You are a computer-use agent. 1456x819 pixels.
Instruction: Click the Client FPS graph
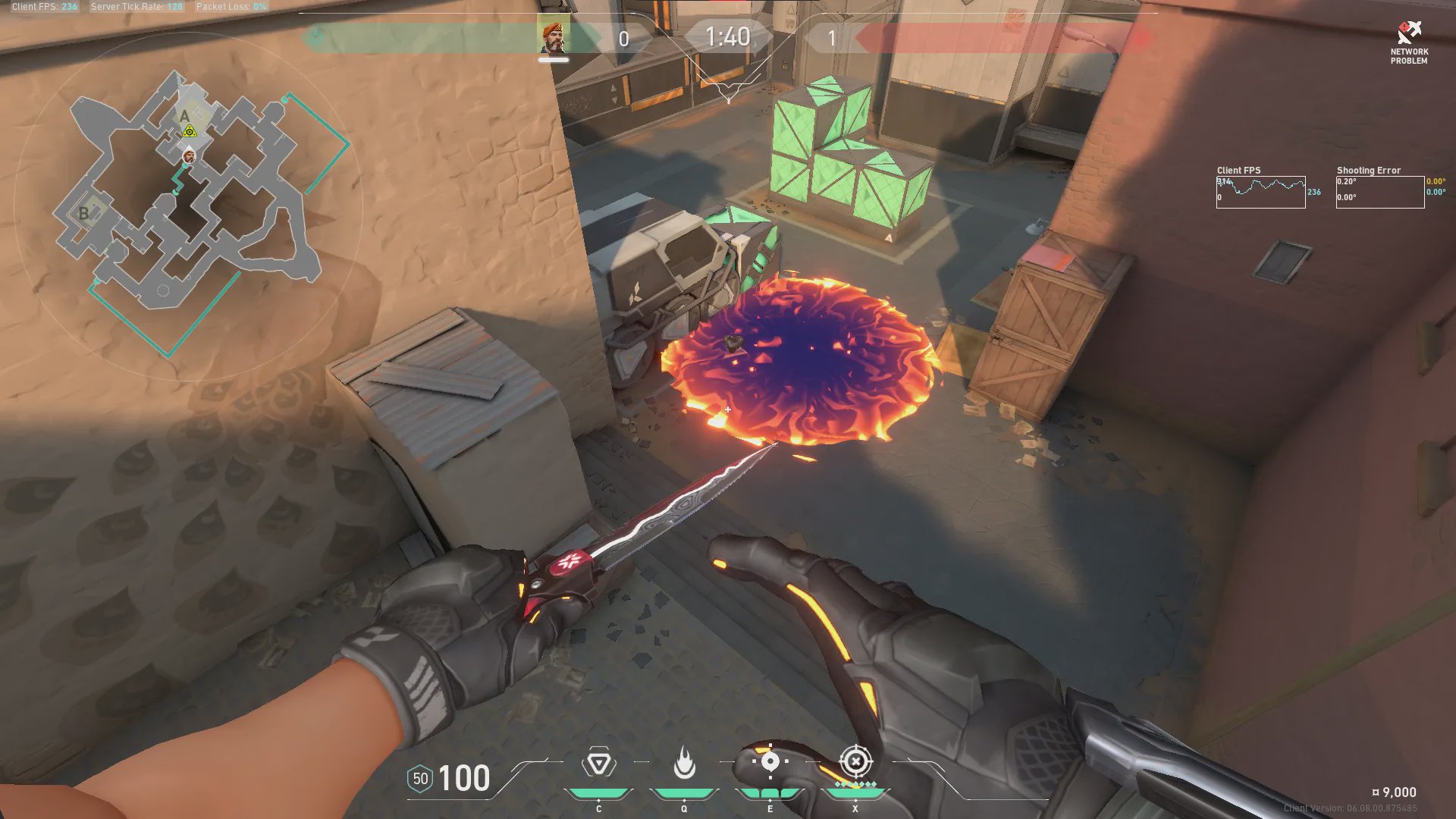1260,192
